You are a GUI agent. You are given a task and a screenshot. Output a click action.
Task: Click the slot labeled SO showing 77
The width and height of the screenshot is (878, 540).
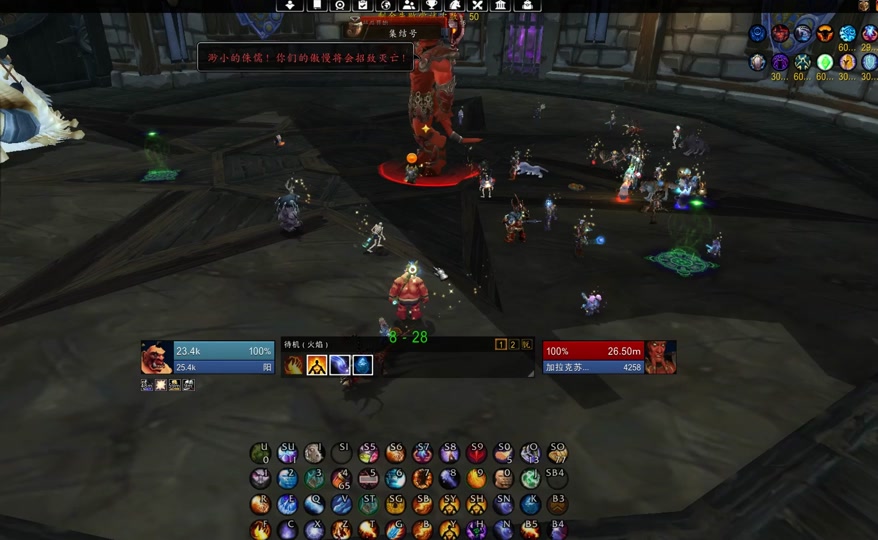pyautogui.click(x=557, y=453)
